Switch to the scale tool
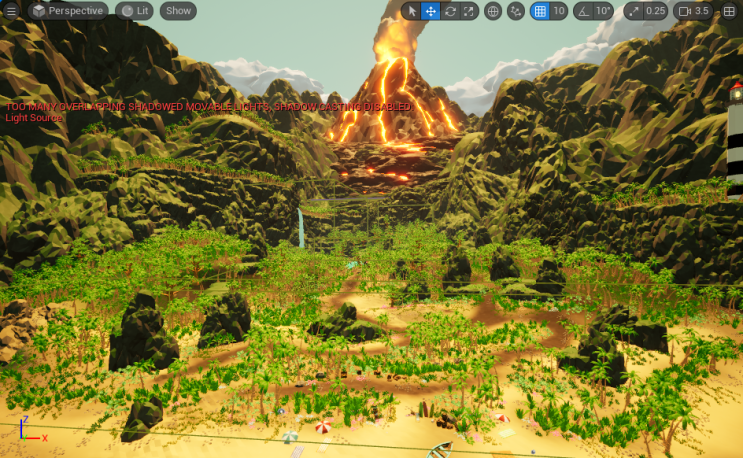 pos(468,11)
